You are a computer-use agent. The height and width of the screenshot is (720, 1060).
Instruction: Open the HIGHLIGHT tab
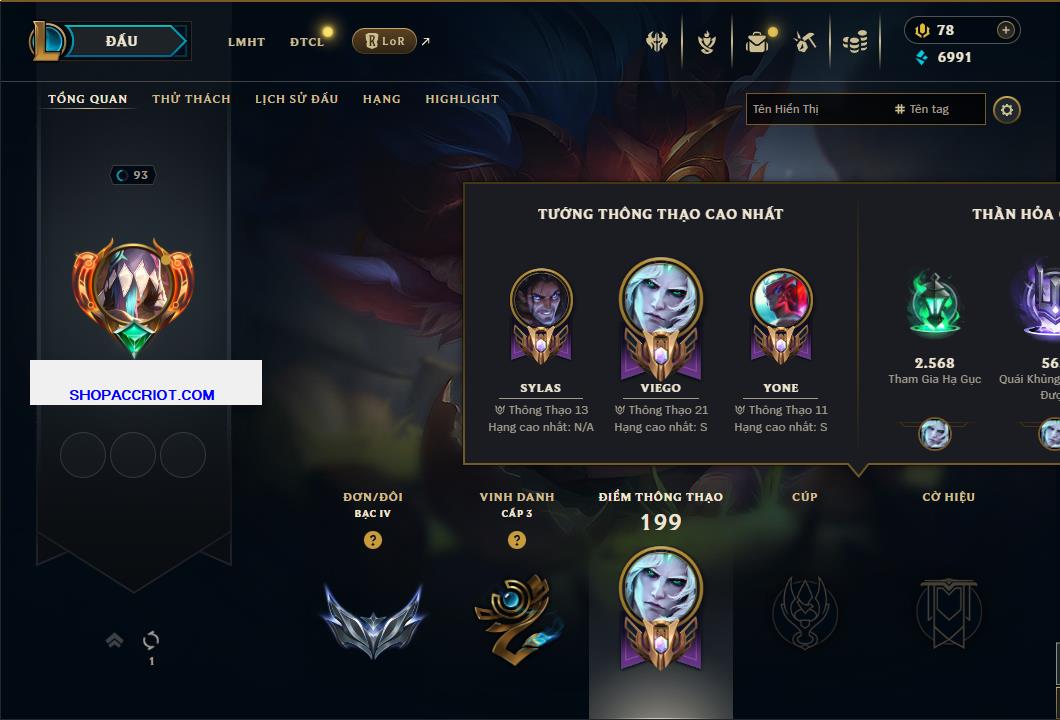(x=462, y=99)
